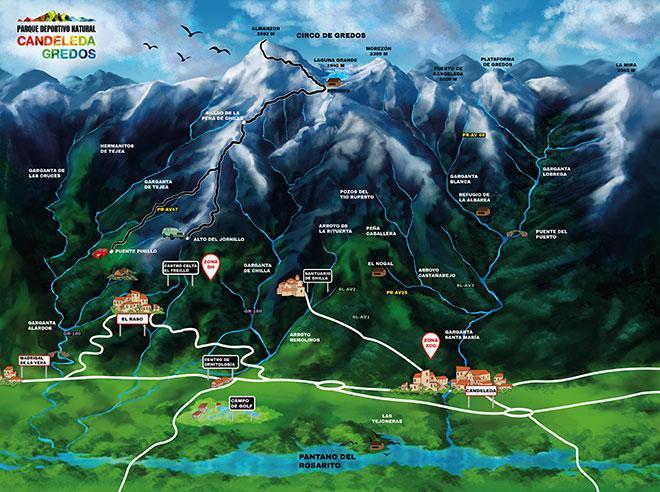Image resolution: width=660 pixels, height=492 pixels.
Task: Select the Zona XCO map pin
Action: pos(431,344)
